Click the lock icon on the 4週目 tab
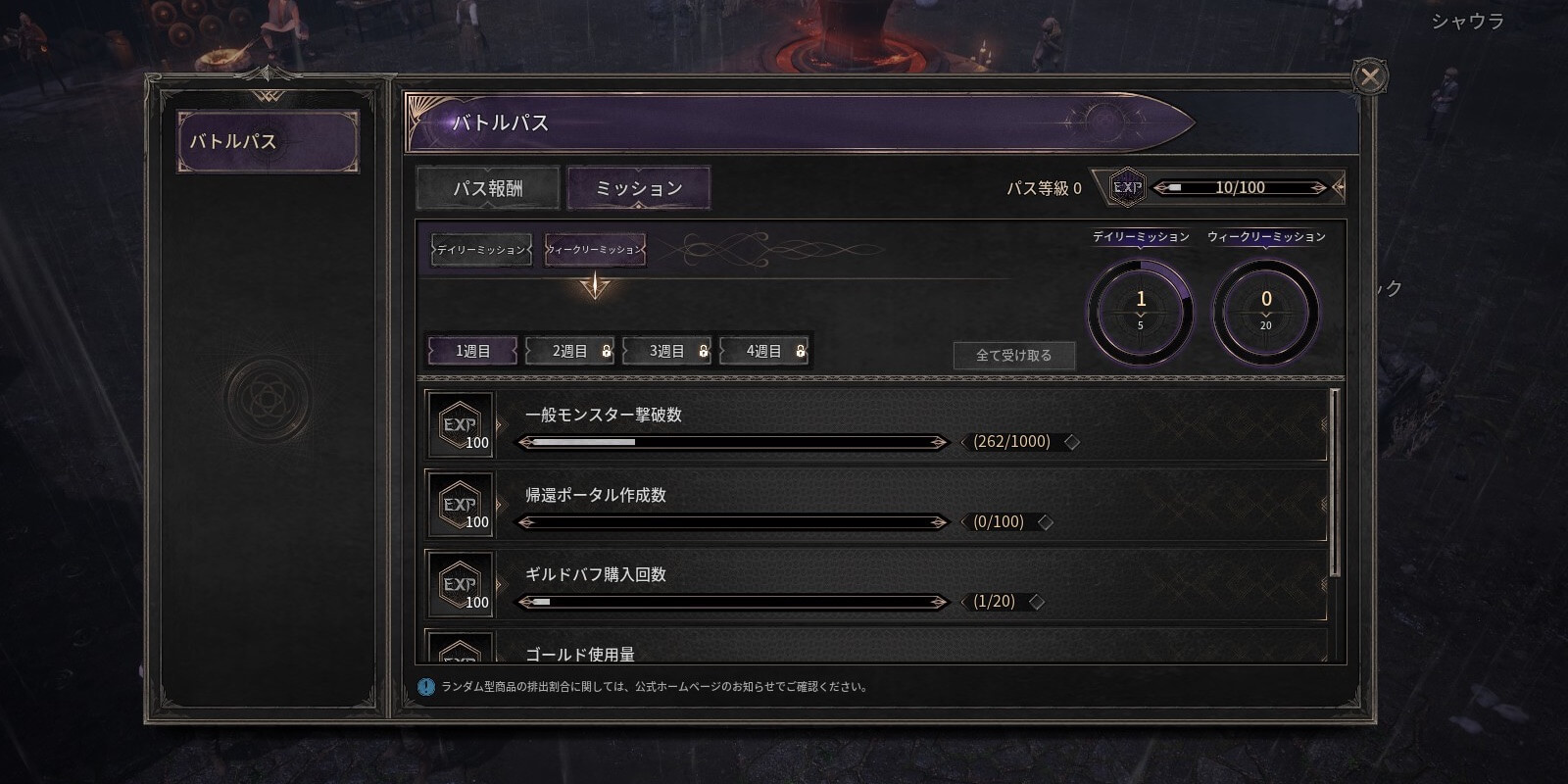Image resolution: width=1568 pixels, height=784 pixels. tap(801, 351)
